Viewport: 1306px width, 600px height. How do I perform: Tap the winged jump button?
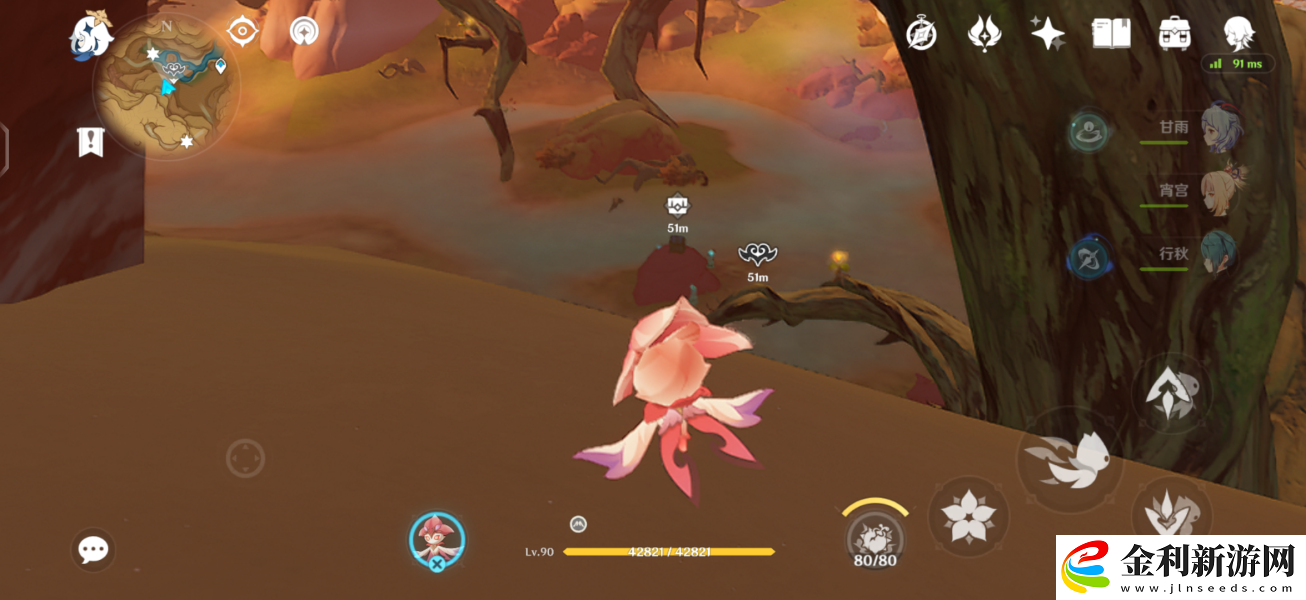[x=1070, y=460]
